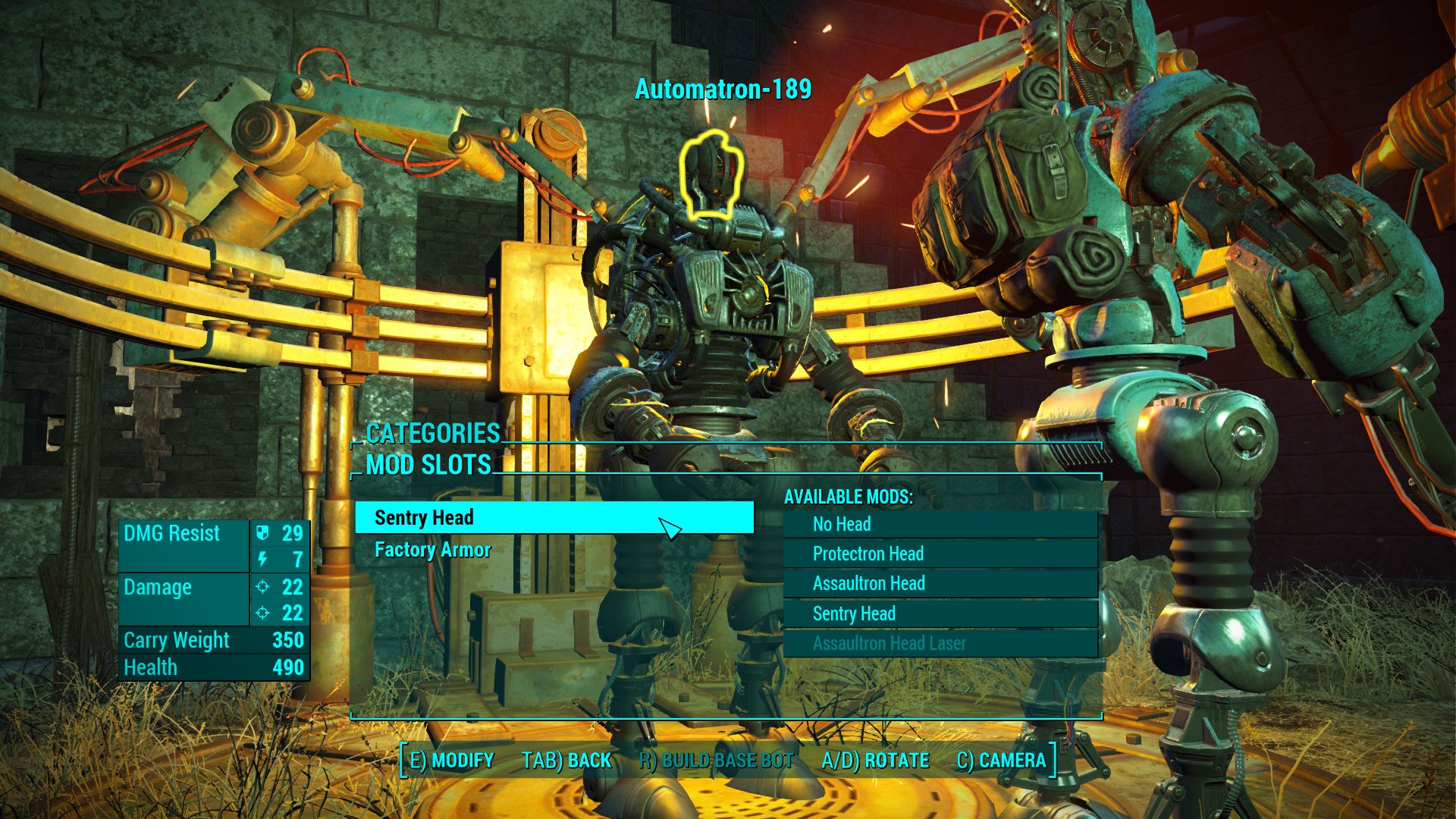
Task: Open the Categories section header
Action: click(x=432, y=433)
